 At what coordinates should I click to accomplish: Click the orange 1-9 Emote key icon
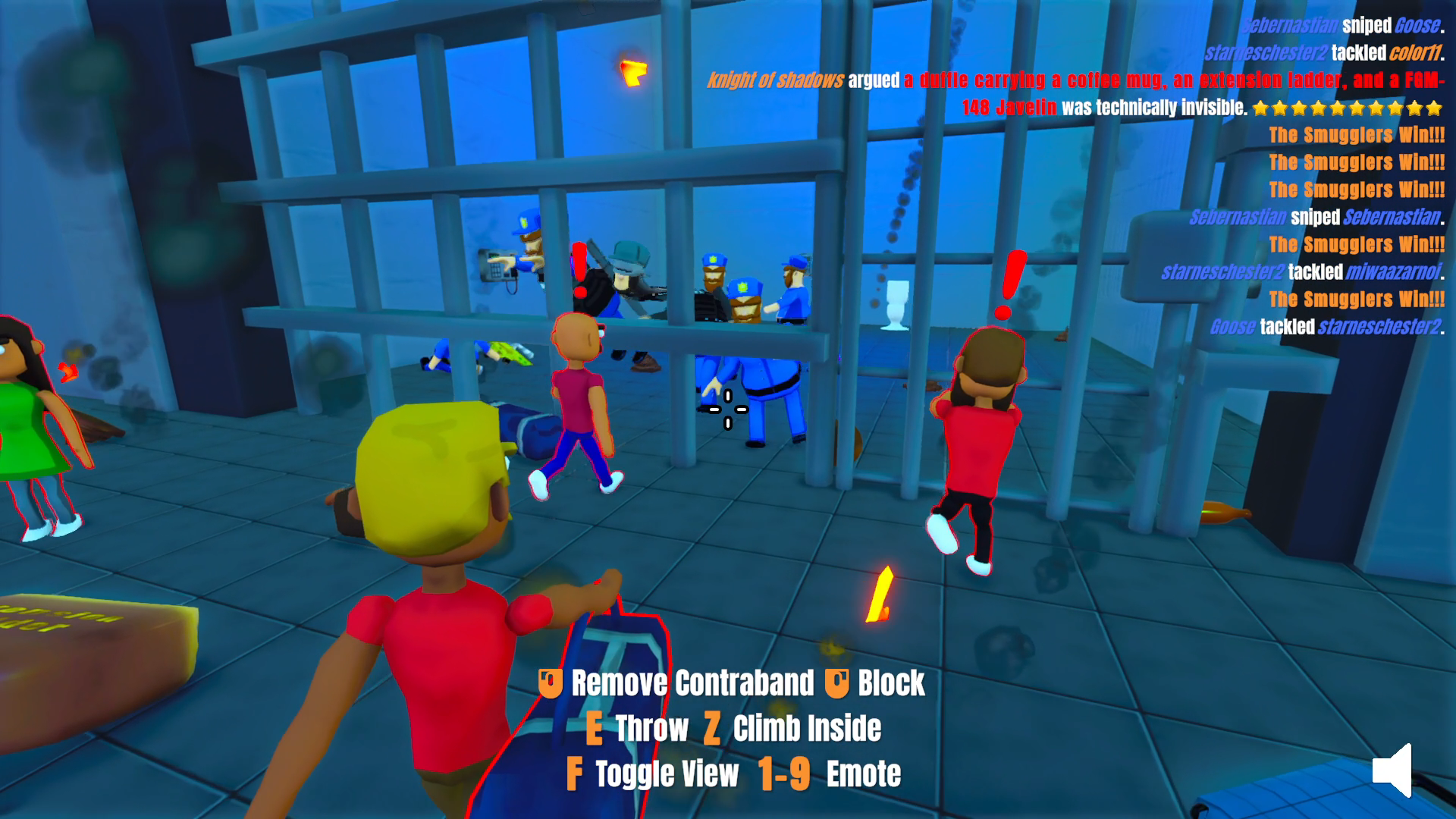(x=782, y=773)
